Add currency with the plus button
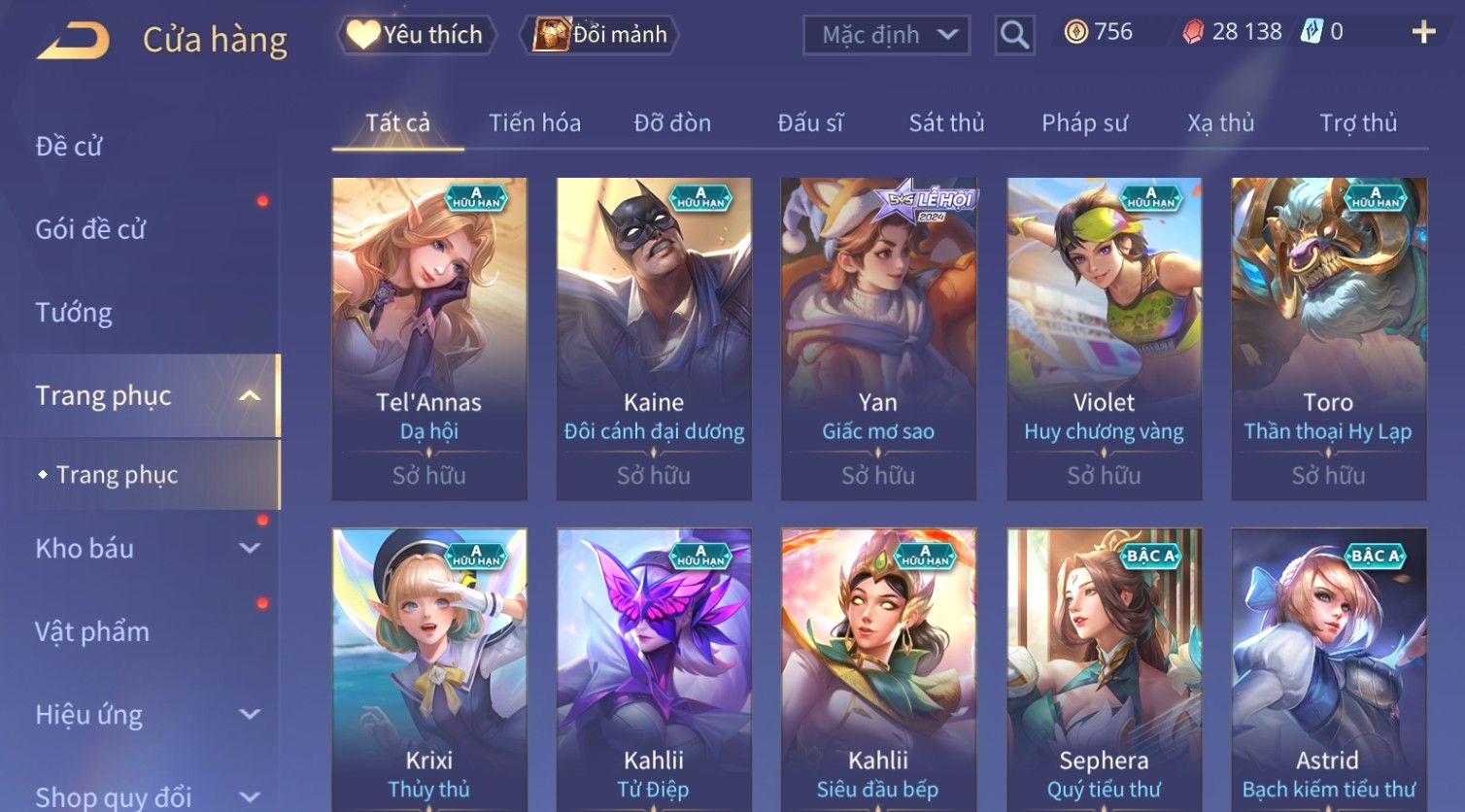This screenshot has height=812, width=1465. pos(1423,32)
